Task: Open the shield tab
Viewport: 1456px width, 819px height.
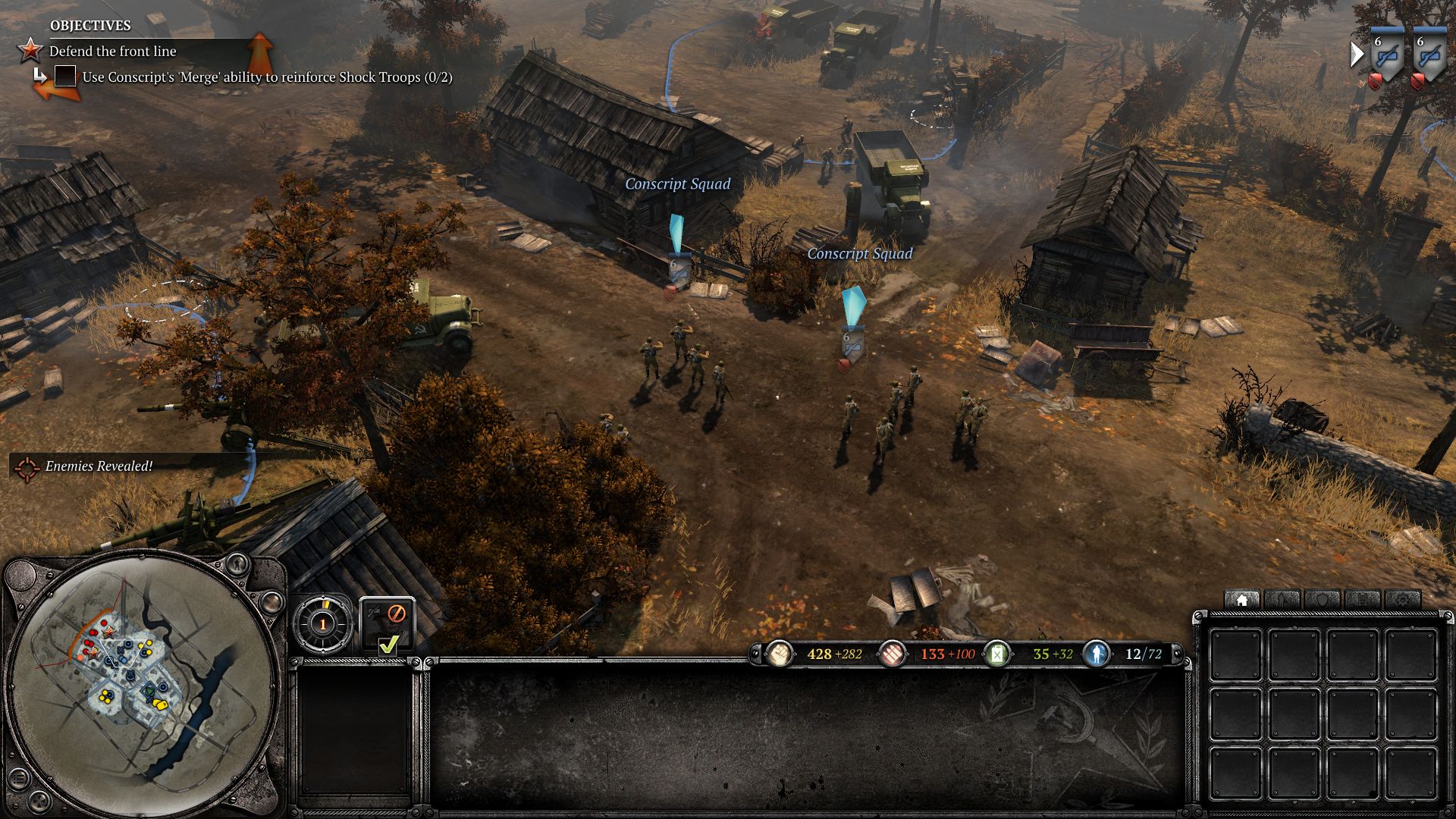Action: pyautogui.click(x=1323, y=600)
